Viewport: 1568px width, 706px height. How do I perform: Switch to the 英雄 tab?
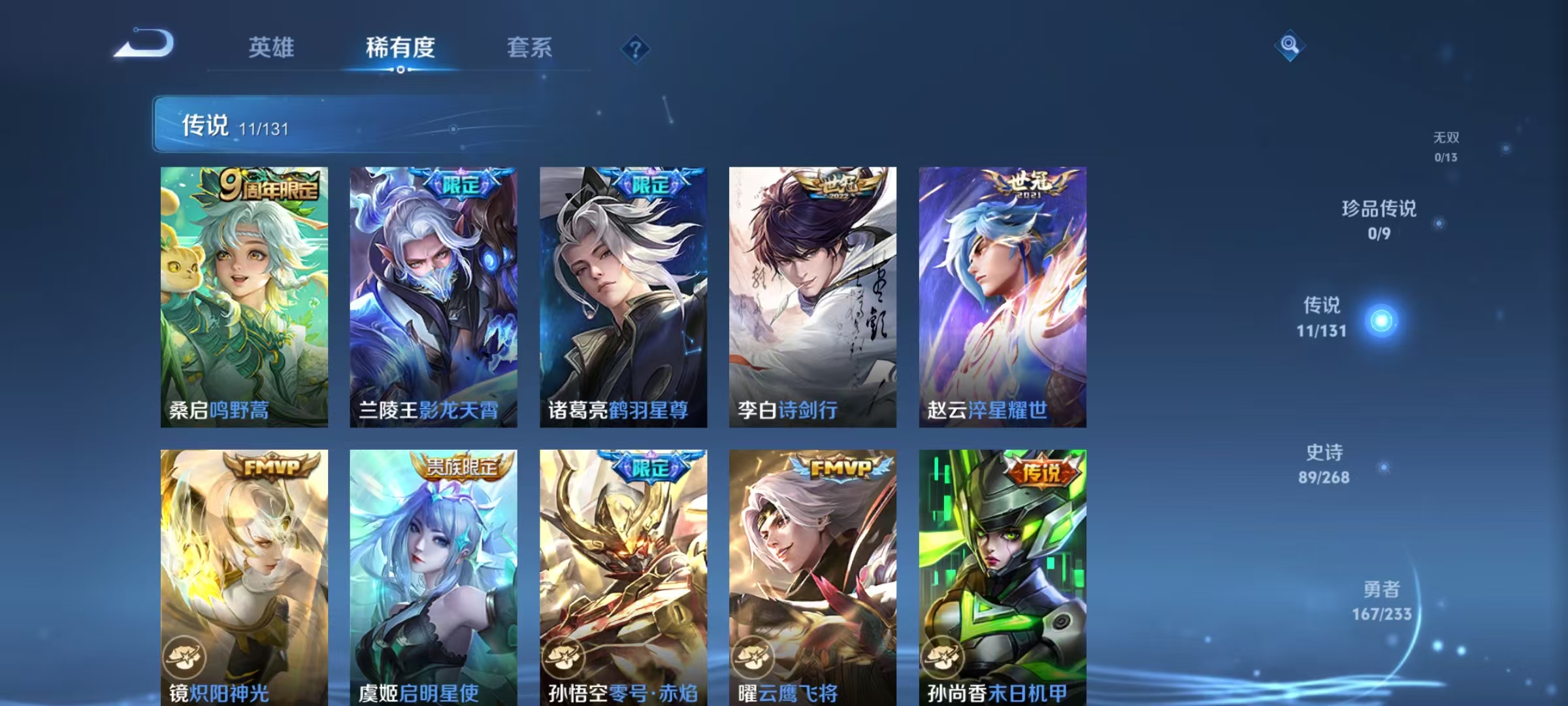point(272,47)
